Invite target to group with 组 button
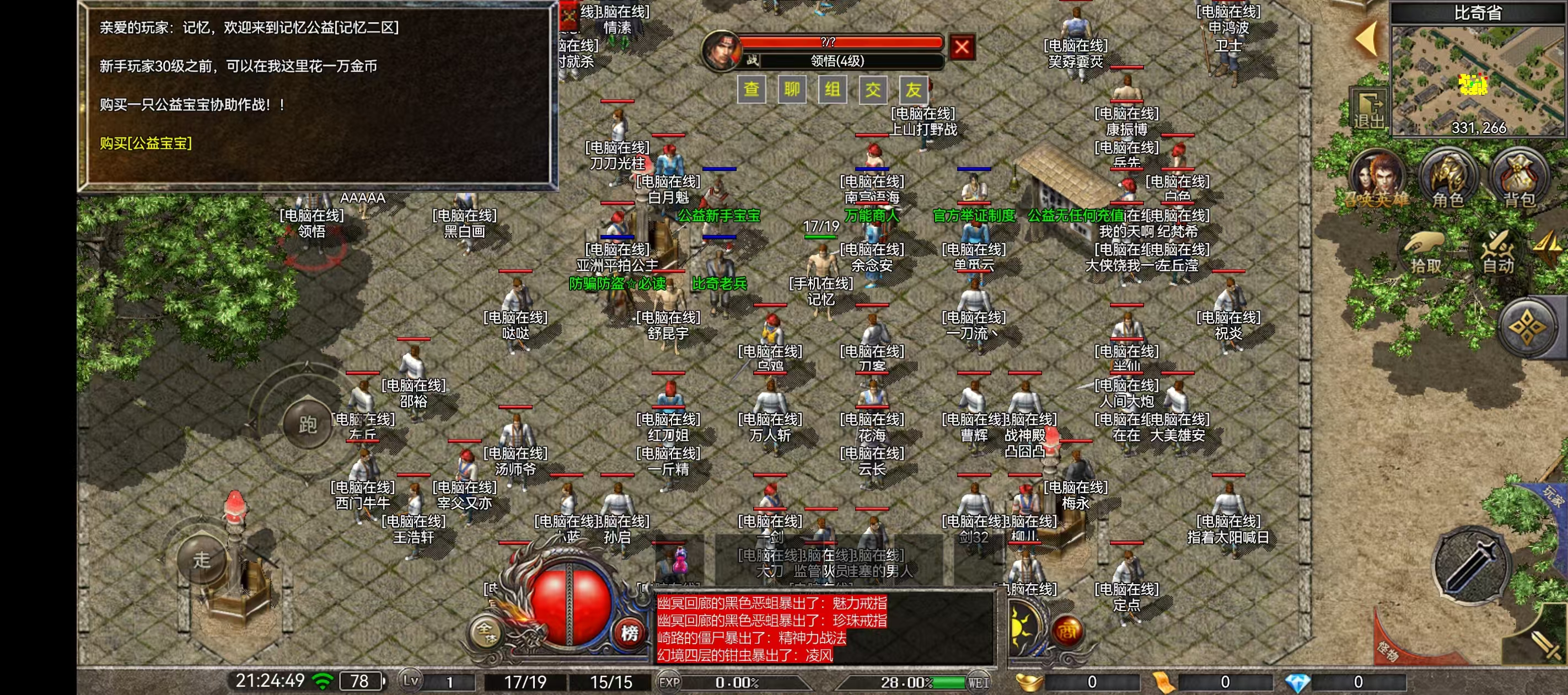The image size is (1568, 695). pyautogui.click(x=832, y=89)
